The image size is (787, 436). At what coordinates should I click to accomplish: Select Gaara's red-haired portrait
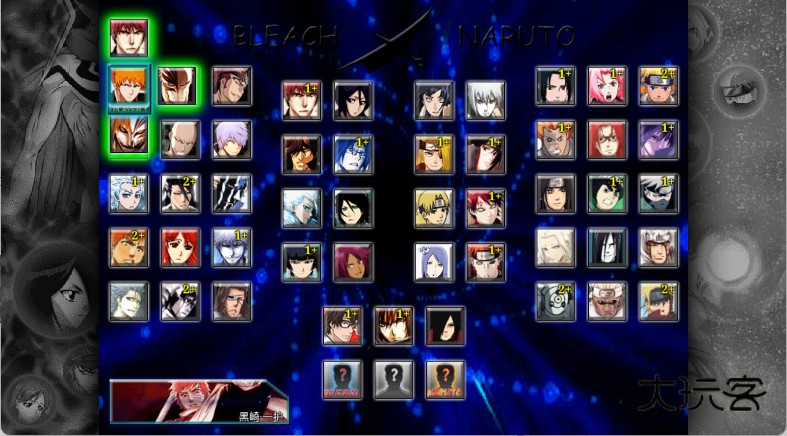tap(486, 208)
